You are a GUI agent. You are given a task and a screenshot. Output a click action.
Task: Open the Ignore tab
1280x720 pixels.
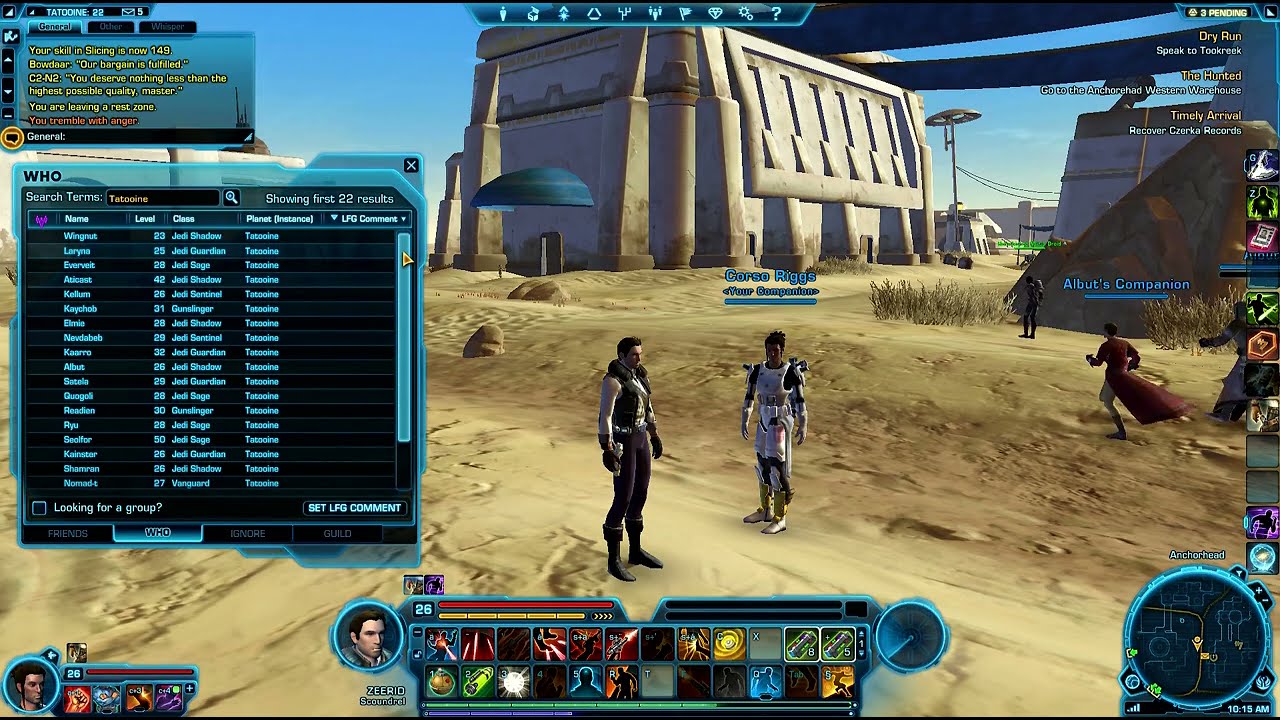[x=248, y=533]
